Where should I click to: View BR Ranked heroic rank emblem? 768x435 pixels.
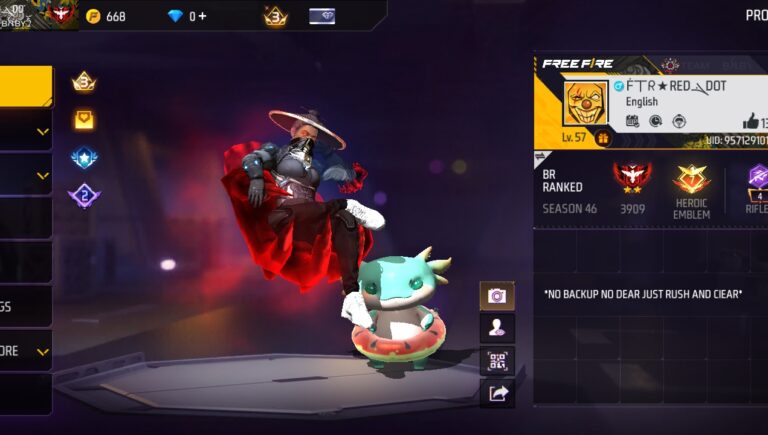(x=632, y=178)
